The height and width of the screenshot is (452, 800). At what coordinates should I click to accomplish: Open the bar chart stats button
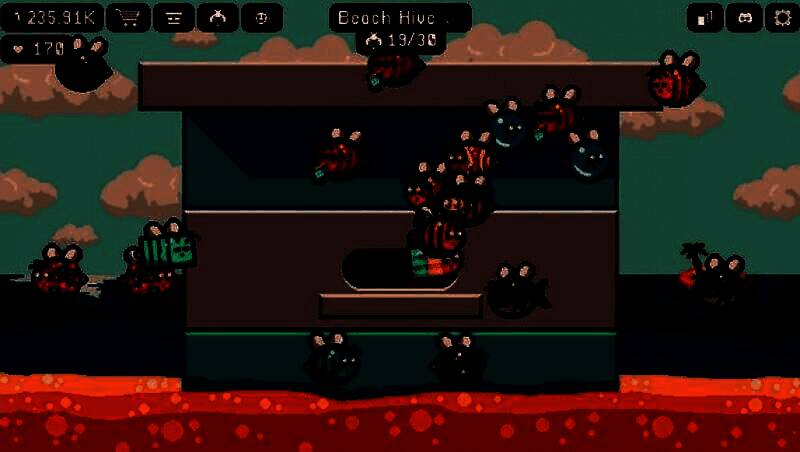coord(706,17)
